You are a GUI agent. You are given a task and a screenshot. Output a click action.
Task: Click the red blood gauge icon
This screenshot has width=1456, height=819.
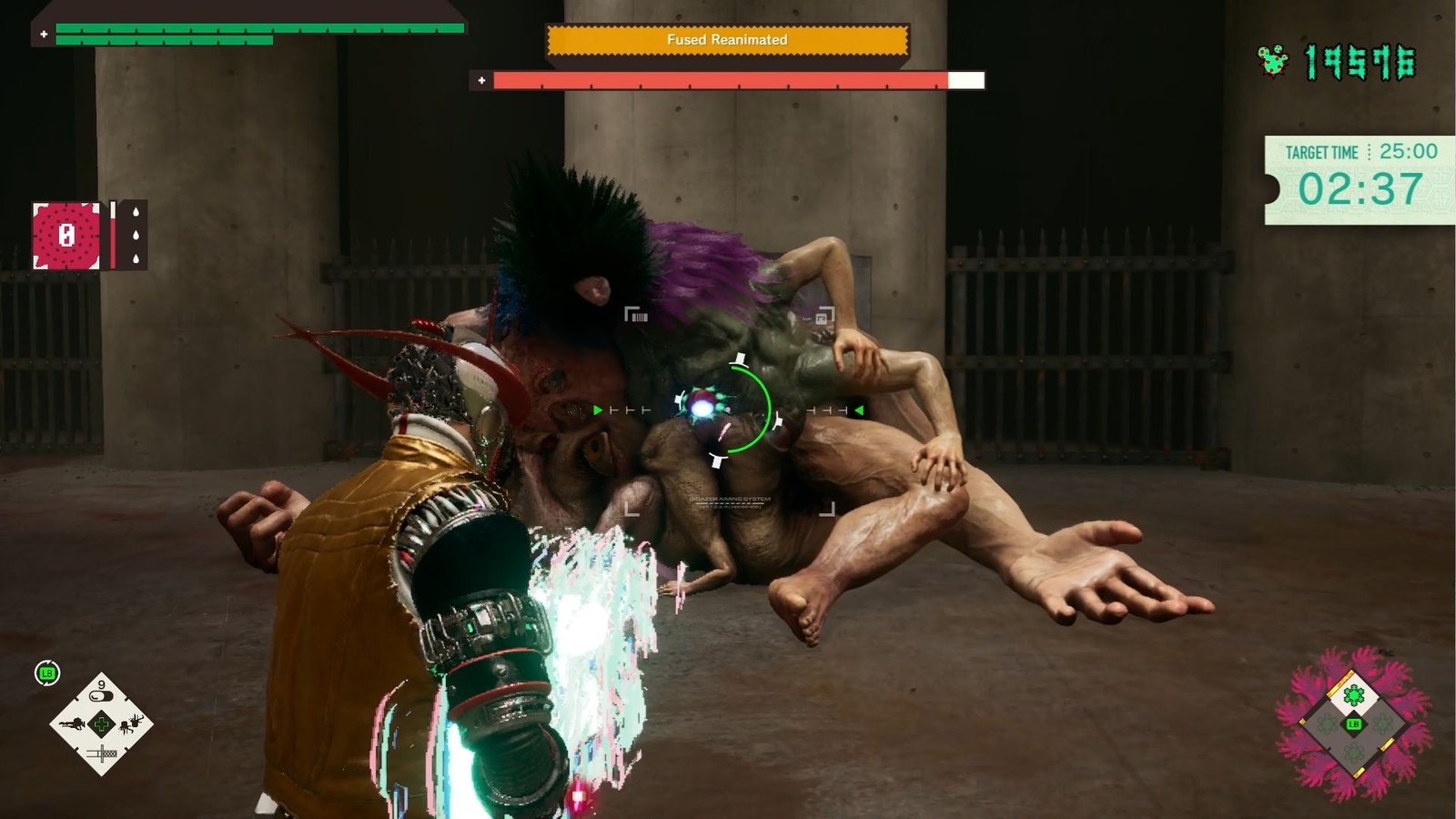pyautogui.click(x=66, y=236)
